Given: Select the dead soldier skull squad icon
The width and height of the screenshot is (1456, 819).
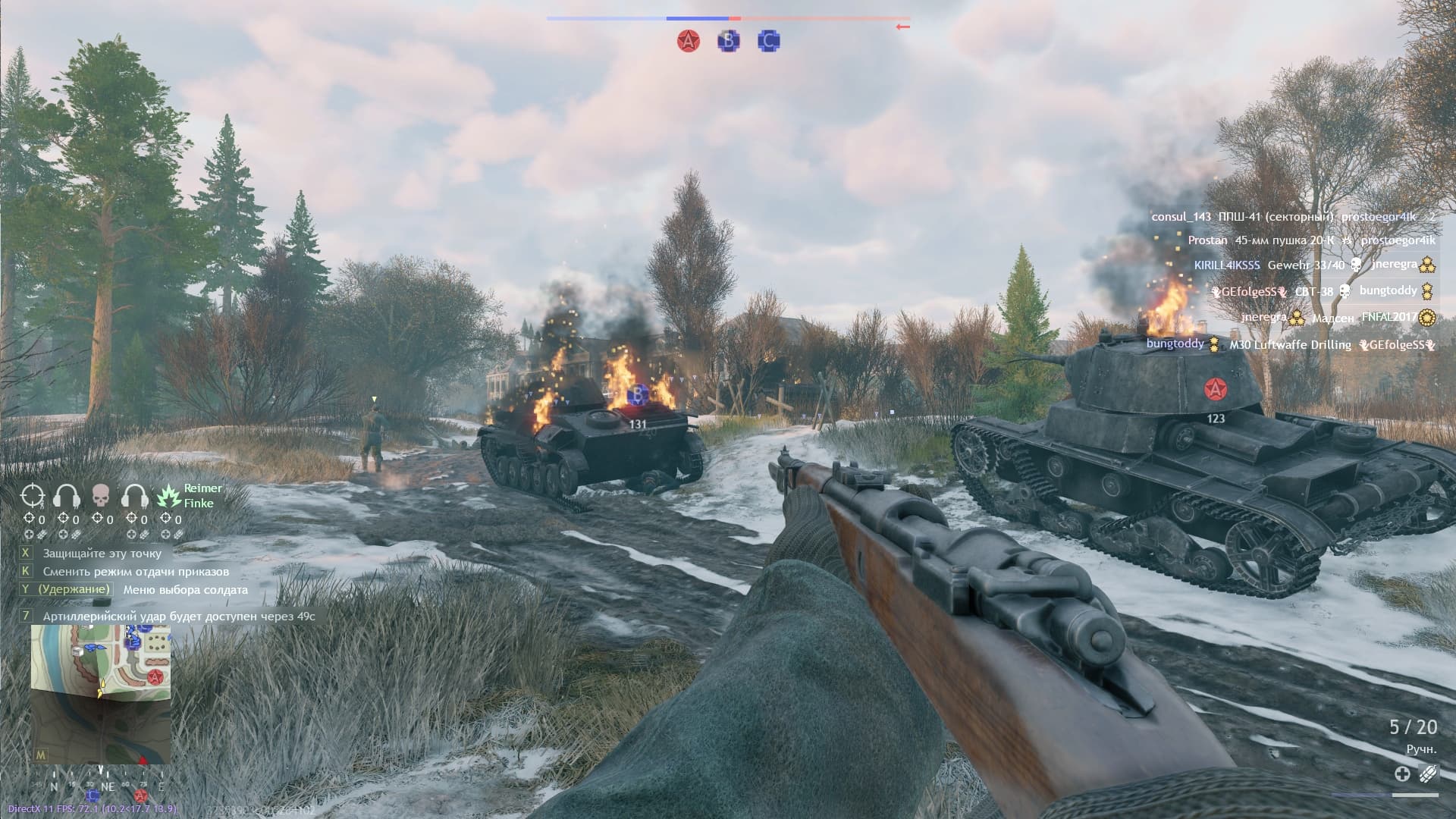Looking at the screenshot, I should 101,496.
